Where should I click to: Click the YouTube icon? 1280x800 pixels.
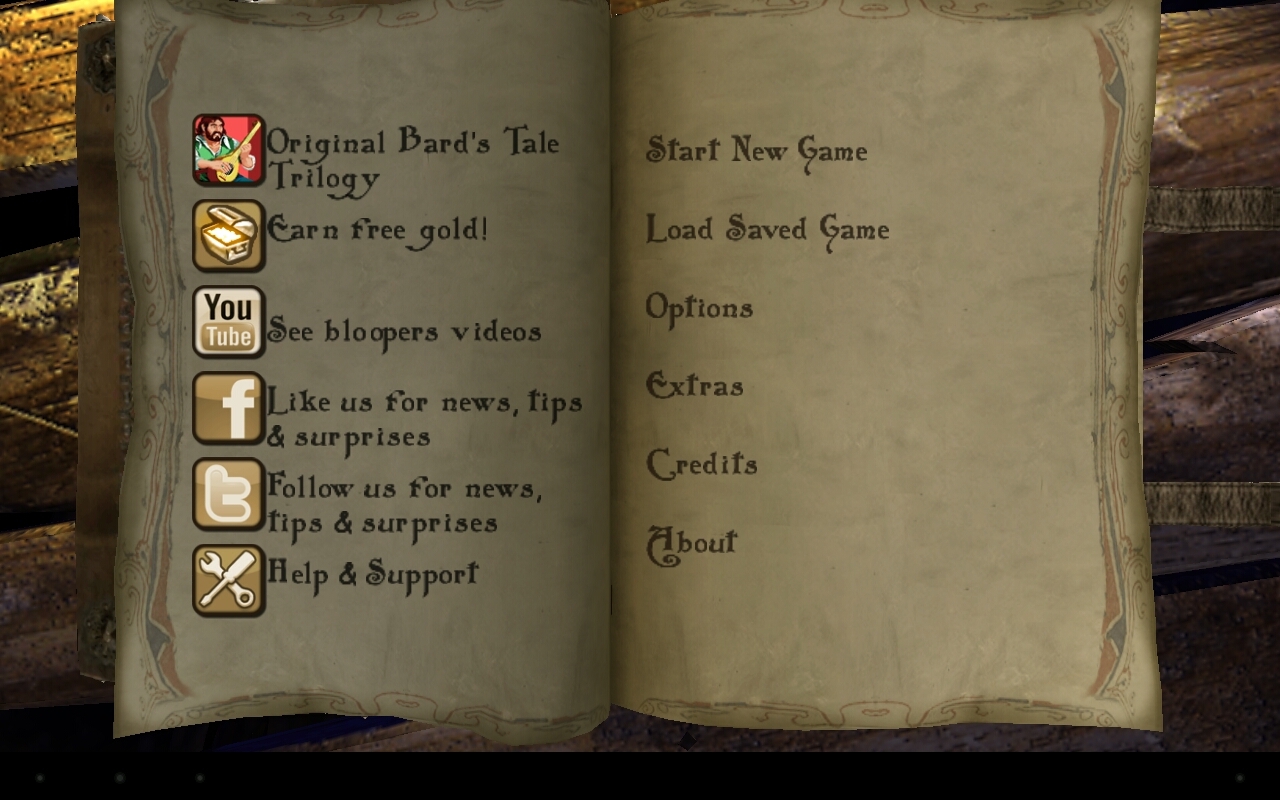[229, 322]
